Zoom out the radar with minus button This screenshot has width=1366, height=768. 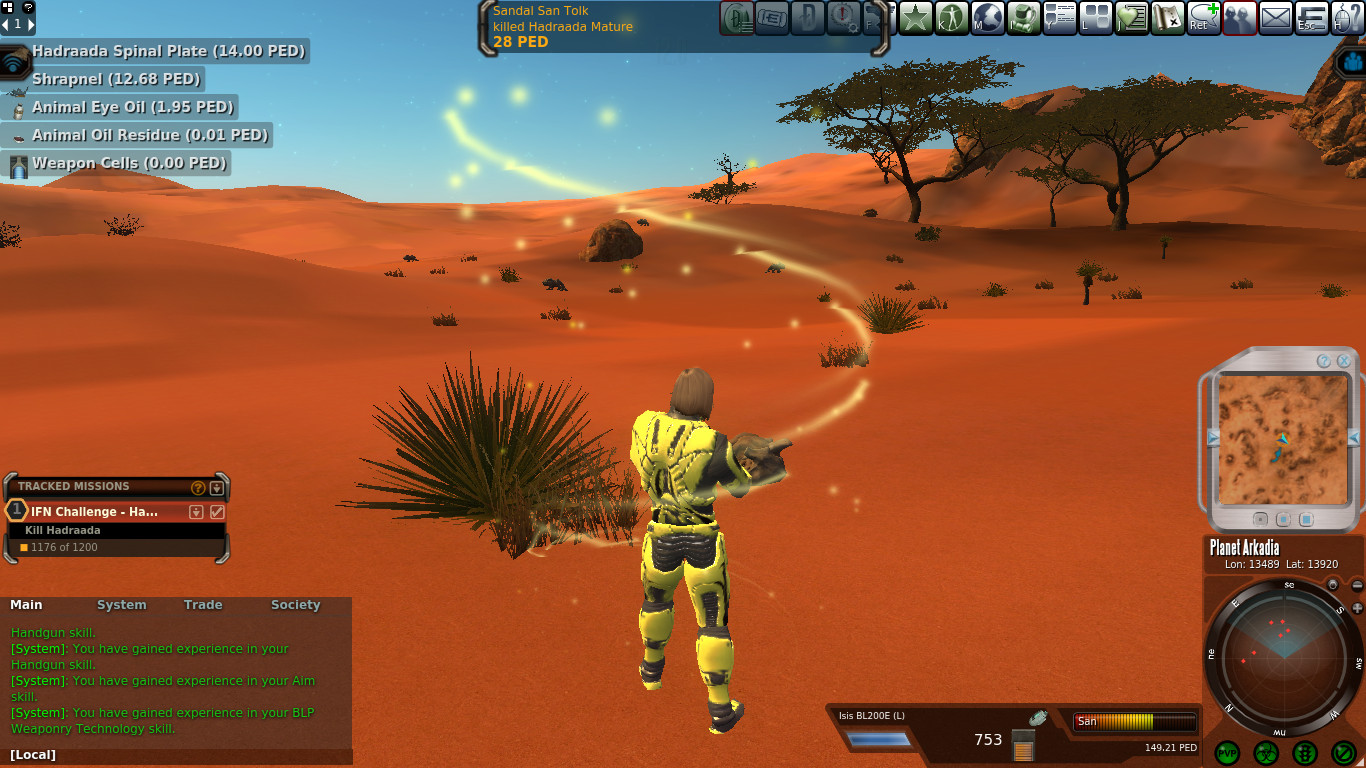[x=1357, y=586]
